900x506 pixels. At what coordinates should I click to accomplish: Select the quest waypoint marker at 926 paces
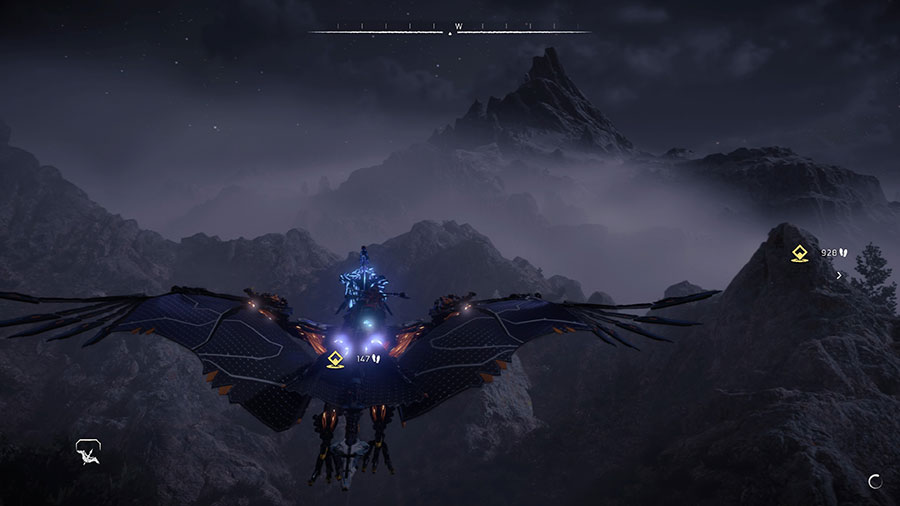(799, 253)
